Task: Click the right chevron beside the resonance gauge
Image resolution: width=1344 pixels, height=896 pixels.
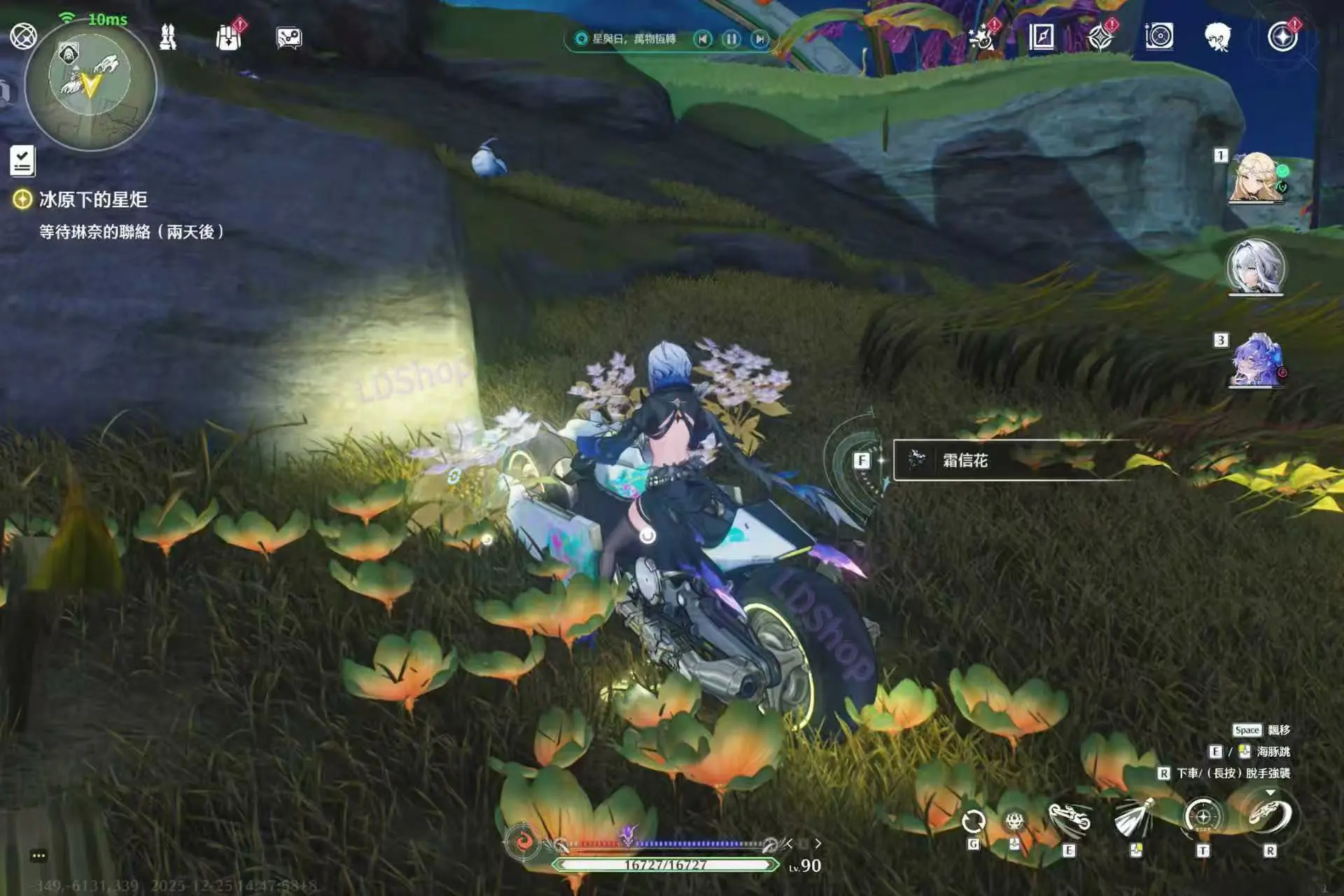Action: 818,844
